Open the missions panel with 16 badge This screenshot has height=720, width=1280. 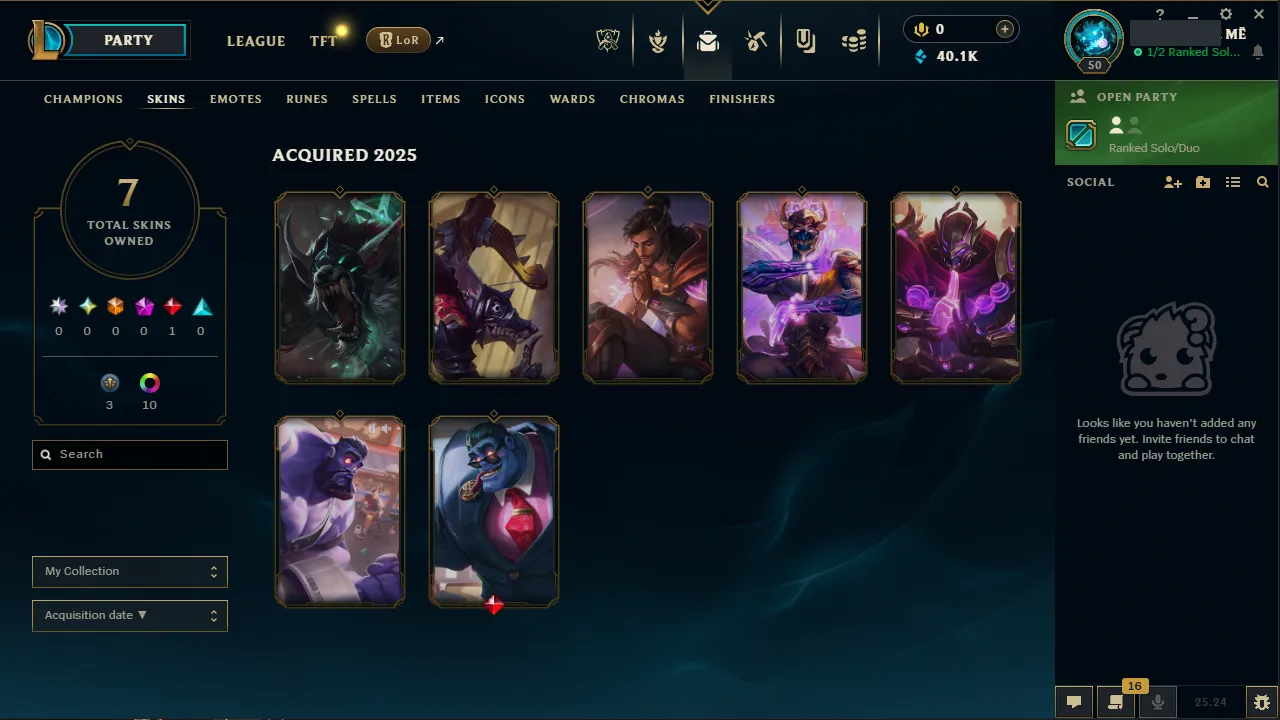(x=1115, y=701)
